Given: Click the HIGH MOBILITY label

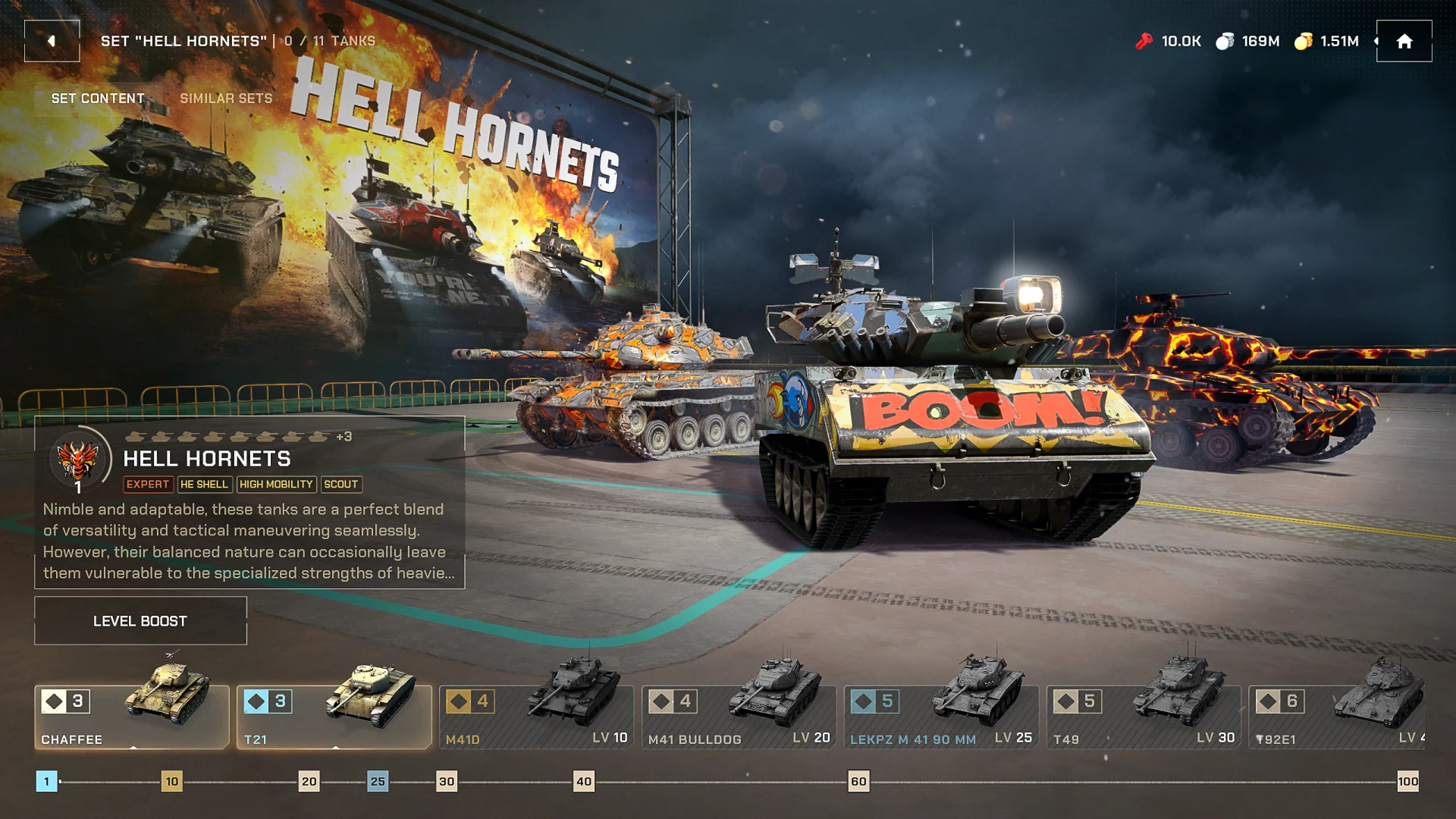Looking at the screenshot, I should [x=276, y=485].
